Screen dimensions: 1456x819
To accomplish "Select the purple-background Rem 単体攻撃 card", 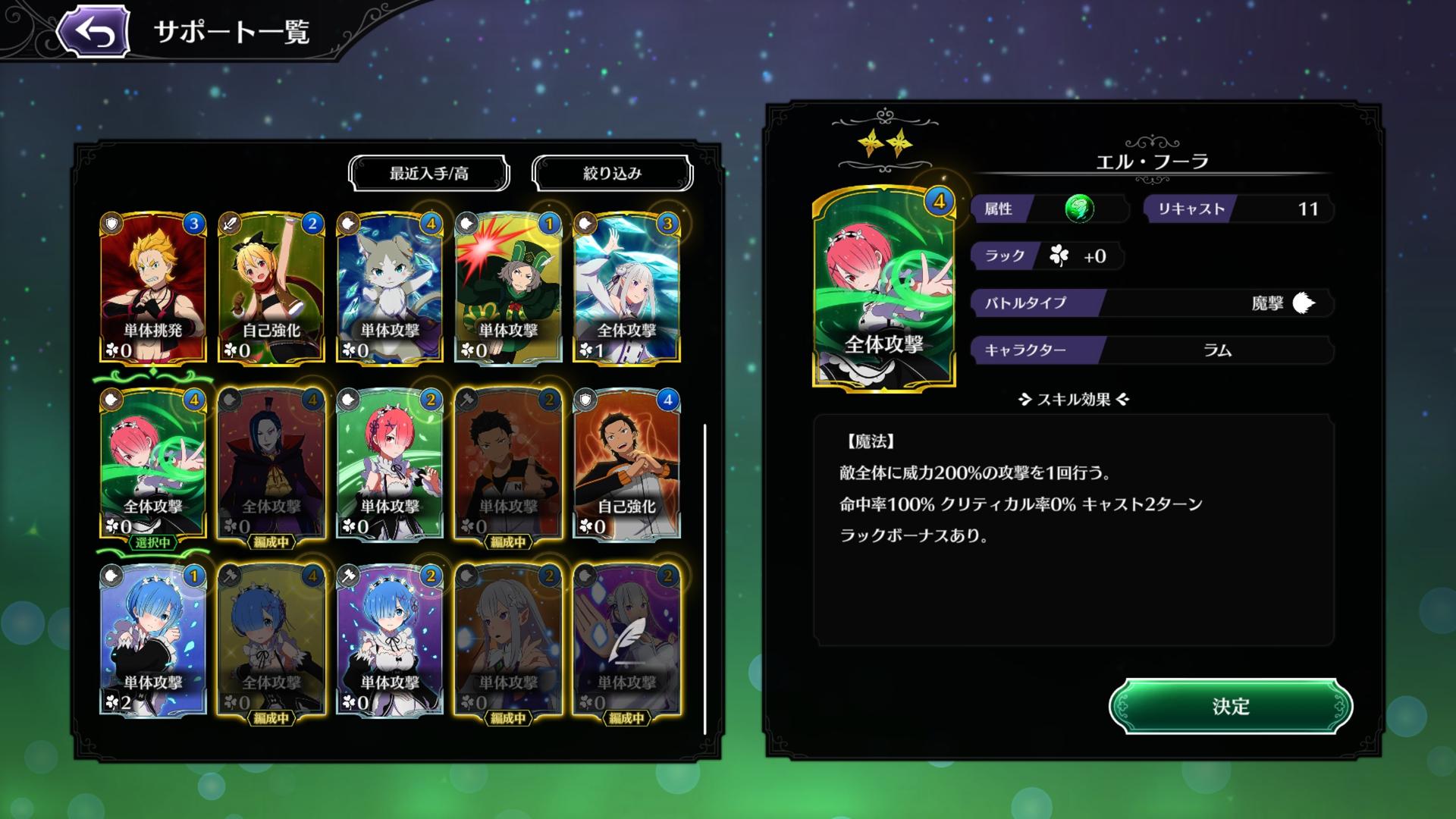I will (390, 639).
